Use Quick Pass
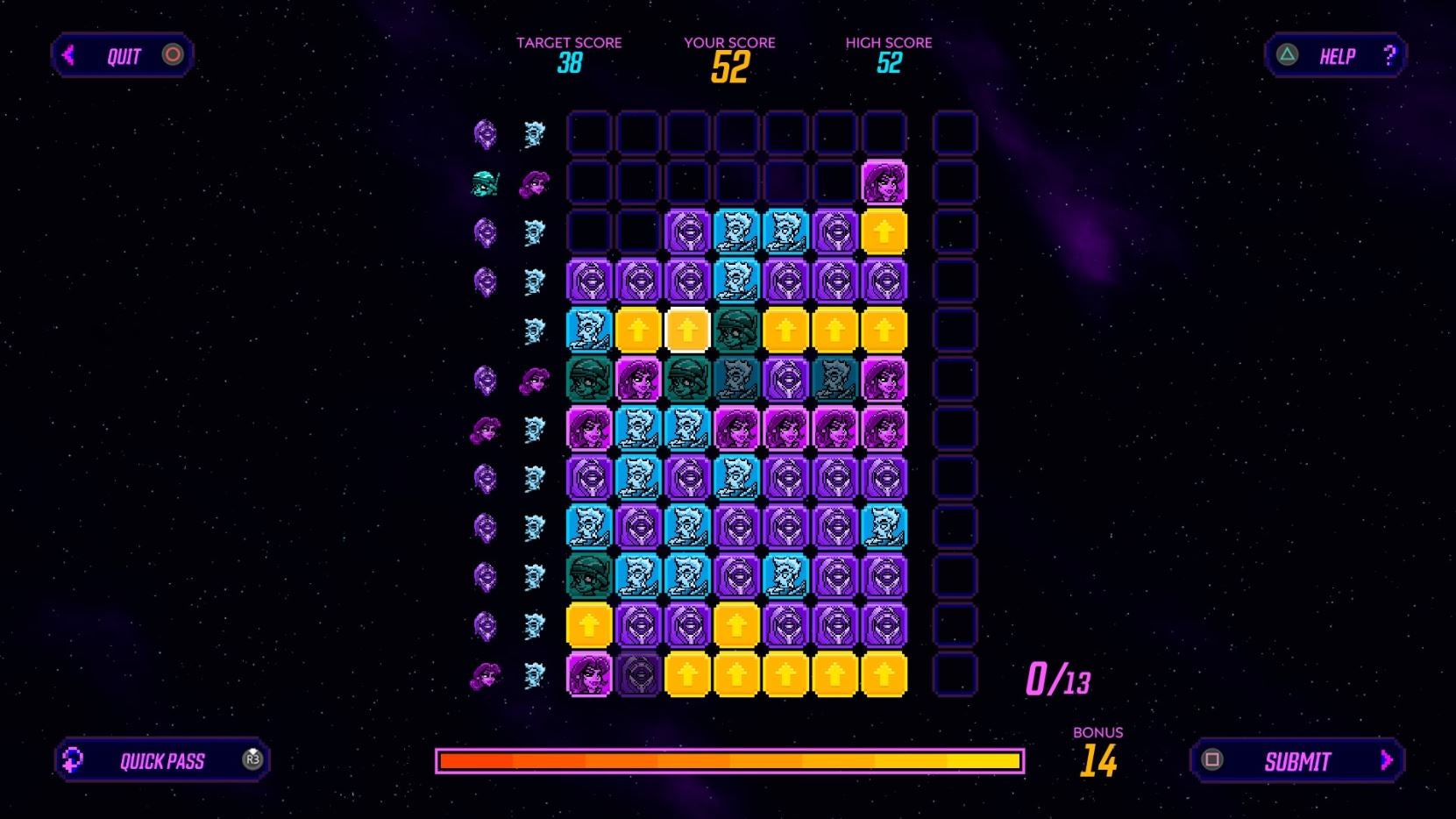The height and width of the screenshot is (819, 1456). tap(162, 760)
